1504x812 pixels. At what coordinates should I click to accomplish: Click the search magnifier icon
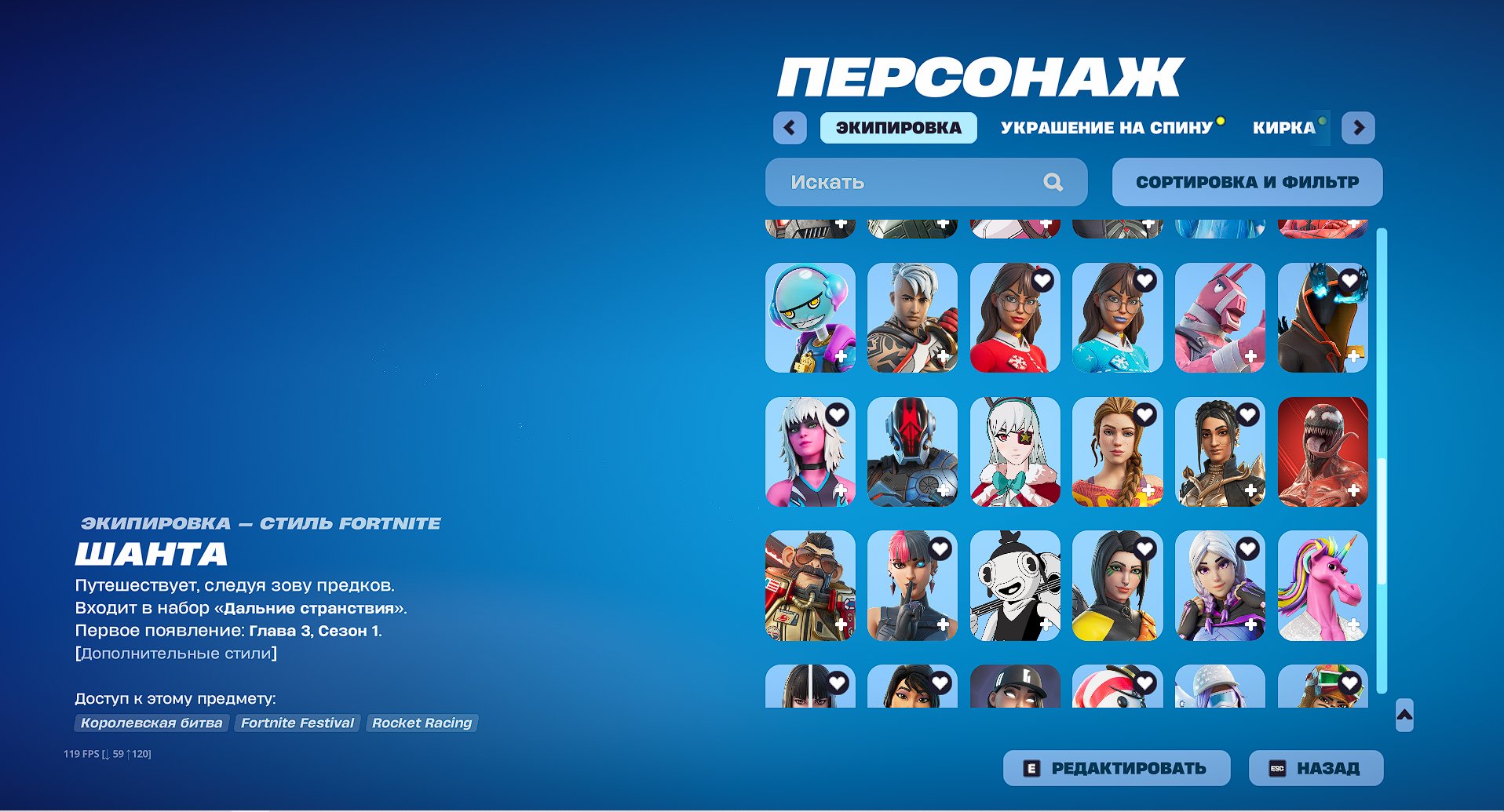coord(1054,182)
